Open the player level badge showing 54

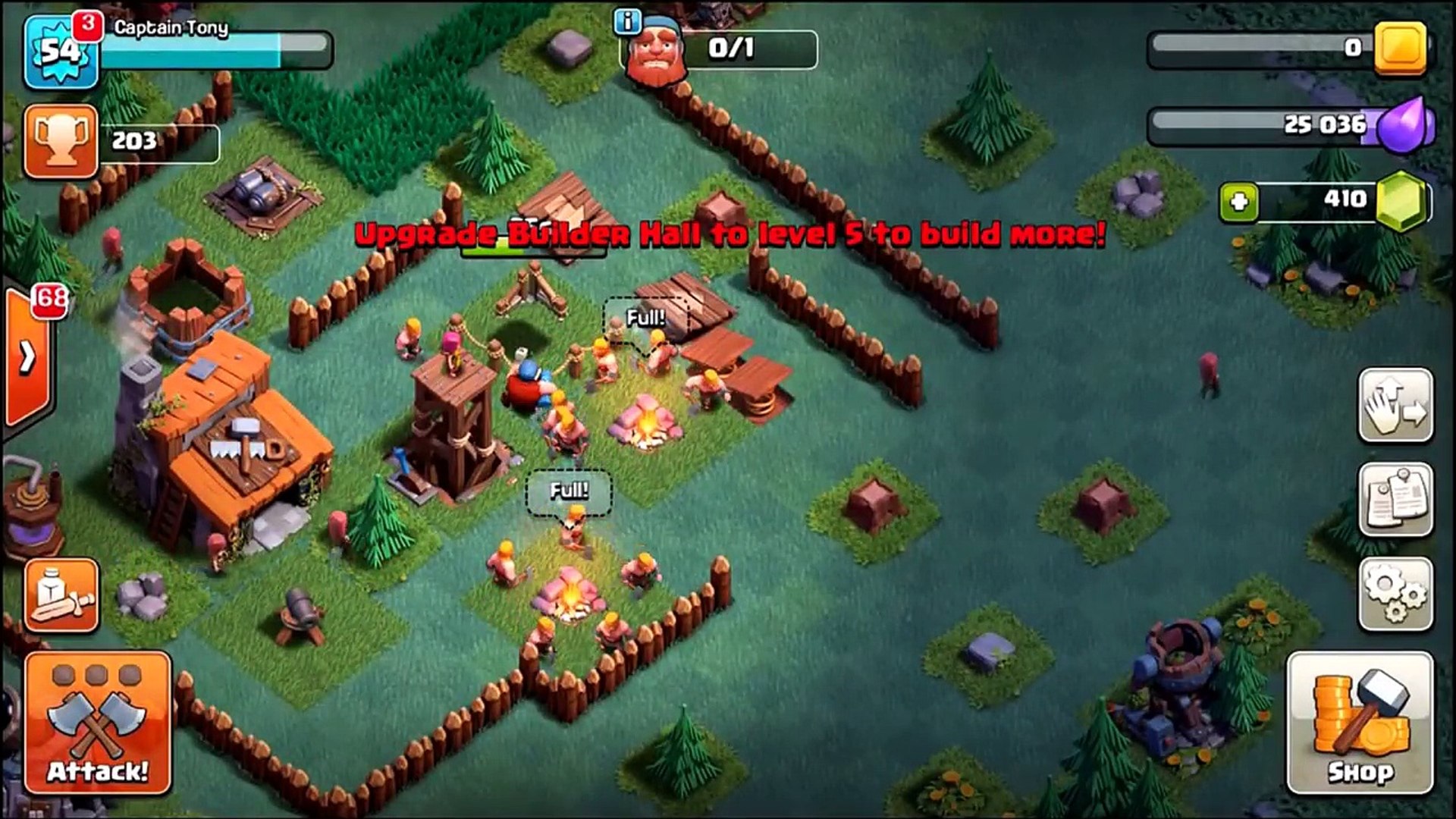[x=61, y=49]
